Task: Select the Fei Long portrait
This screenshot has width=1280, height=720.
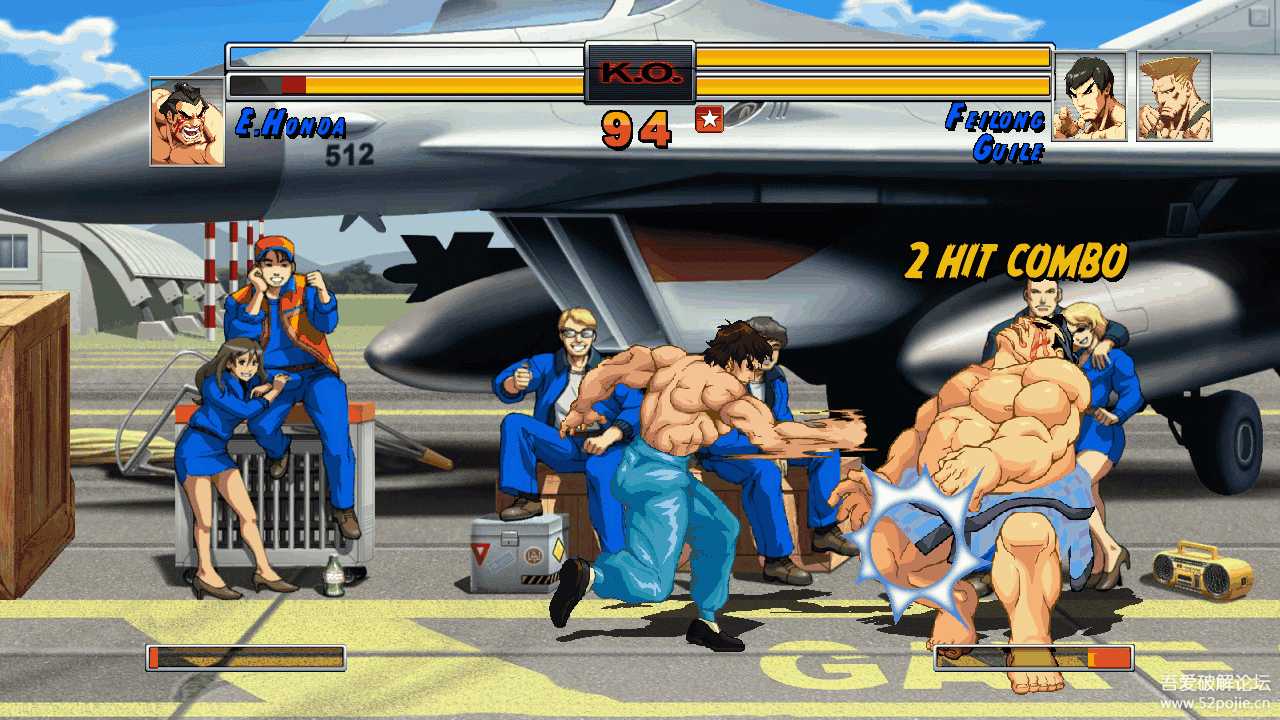Action: pyautogui.click(x=1089, y=96)
